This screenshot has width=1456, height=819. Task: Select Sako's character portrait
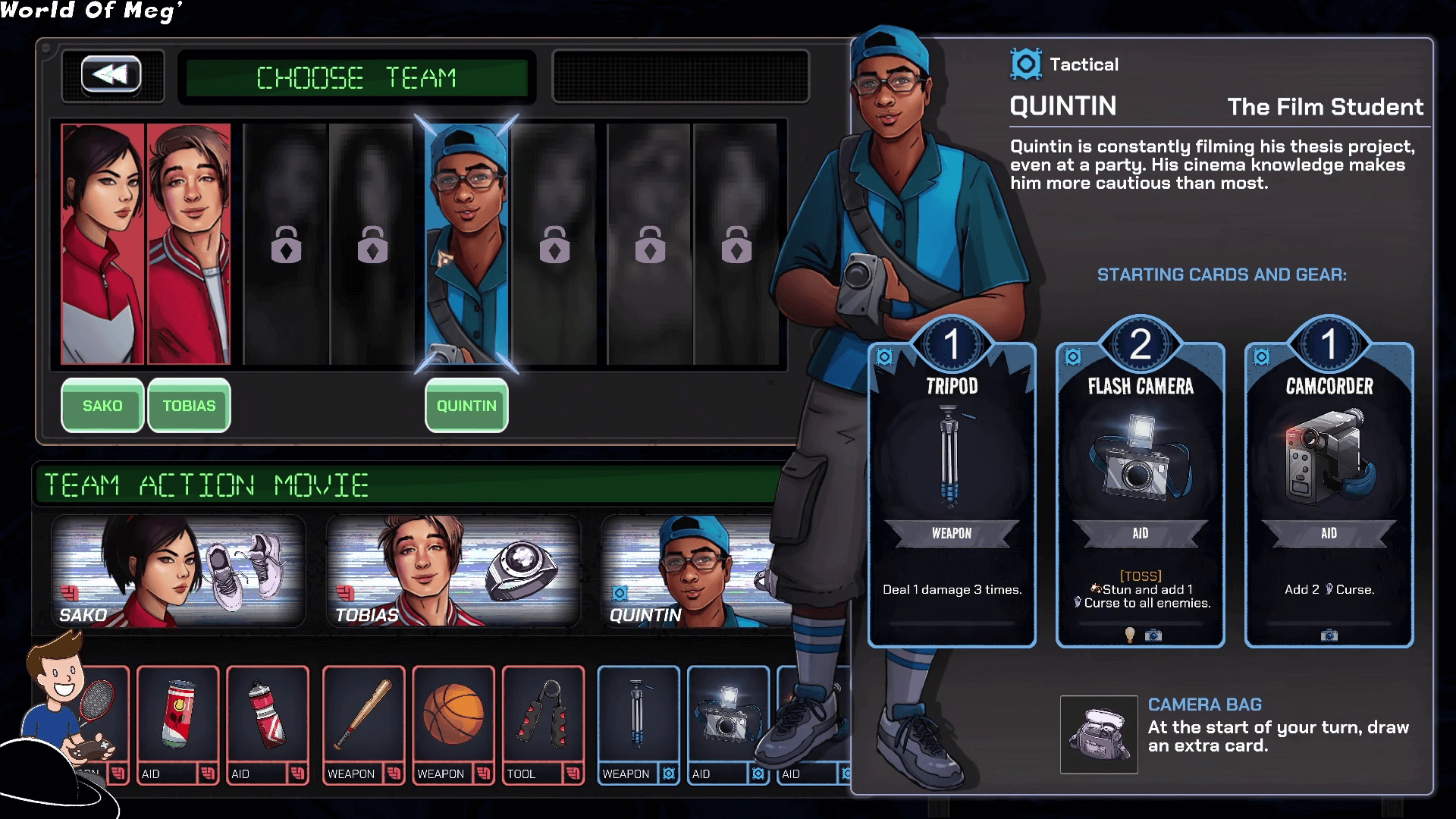(x=102, y=243)
